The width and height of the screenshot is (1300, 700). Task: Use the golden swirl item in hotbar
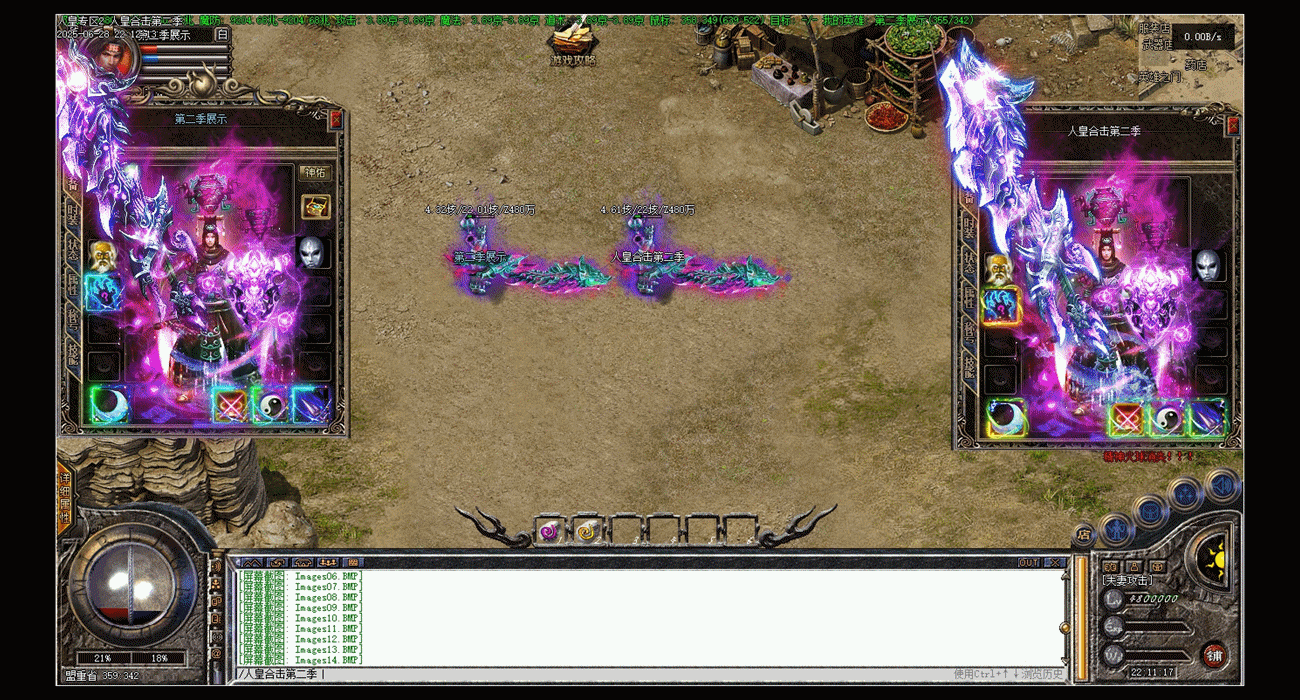(586, 532)
